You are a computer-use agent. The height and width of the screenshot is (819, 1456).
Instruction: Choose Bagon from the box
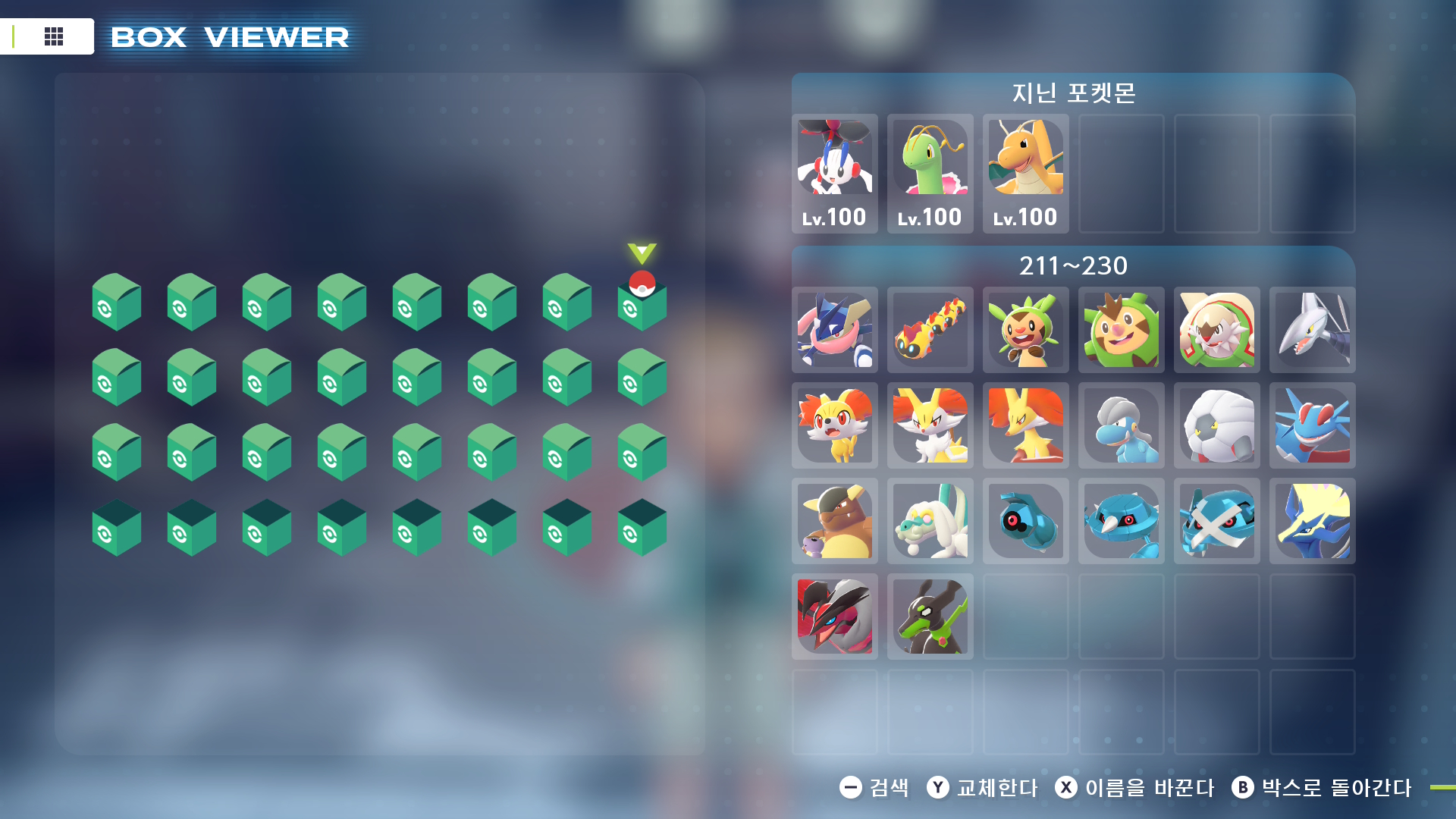coord(1121,425)
